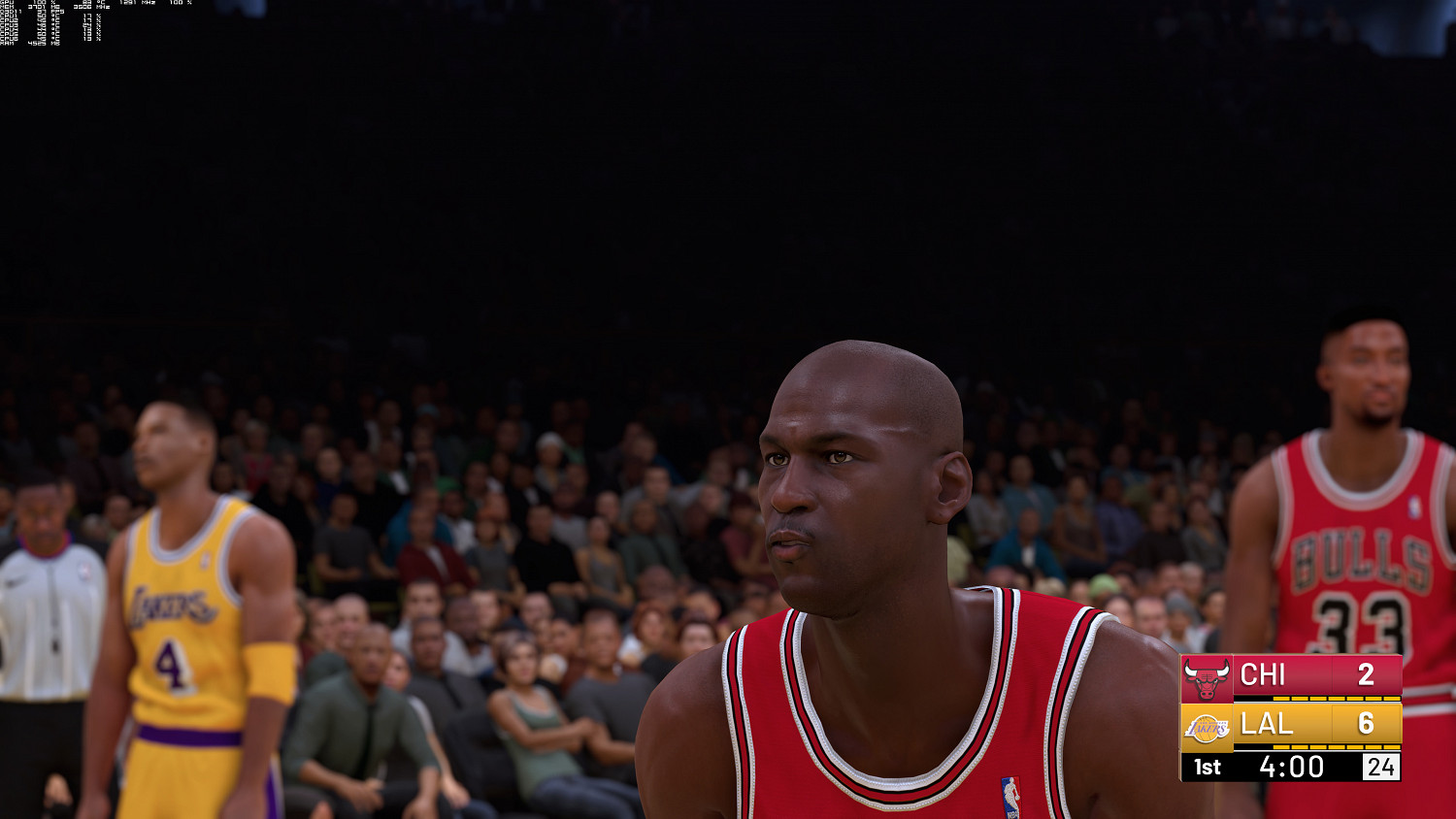This screenshot has width=1456, height=819.
Task: Toggle the CHI timeout indicator bar
Action: coord(1337,699)
